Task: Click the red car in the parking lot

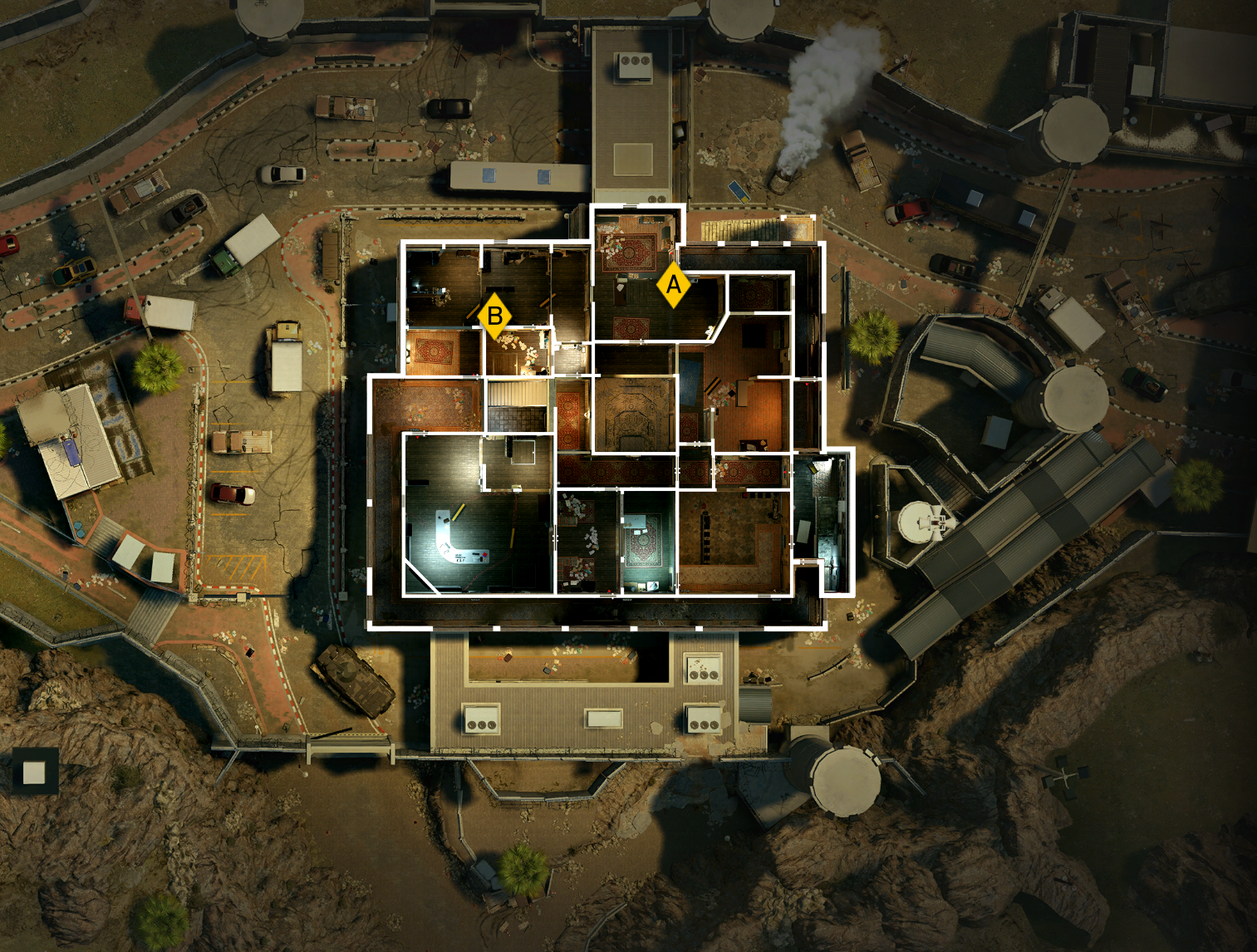Action: pyautogui.click(x=231, y=493)
